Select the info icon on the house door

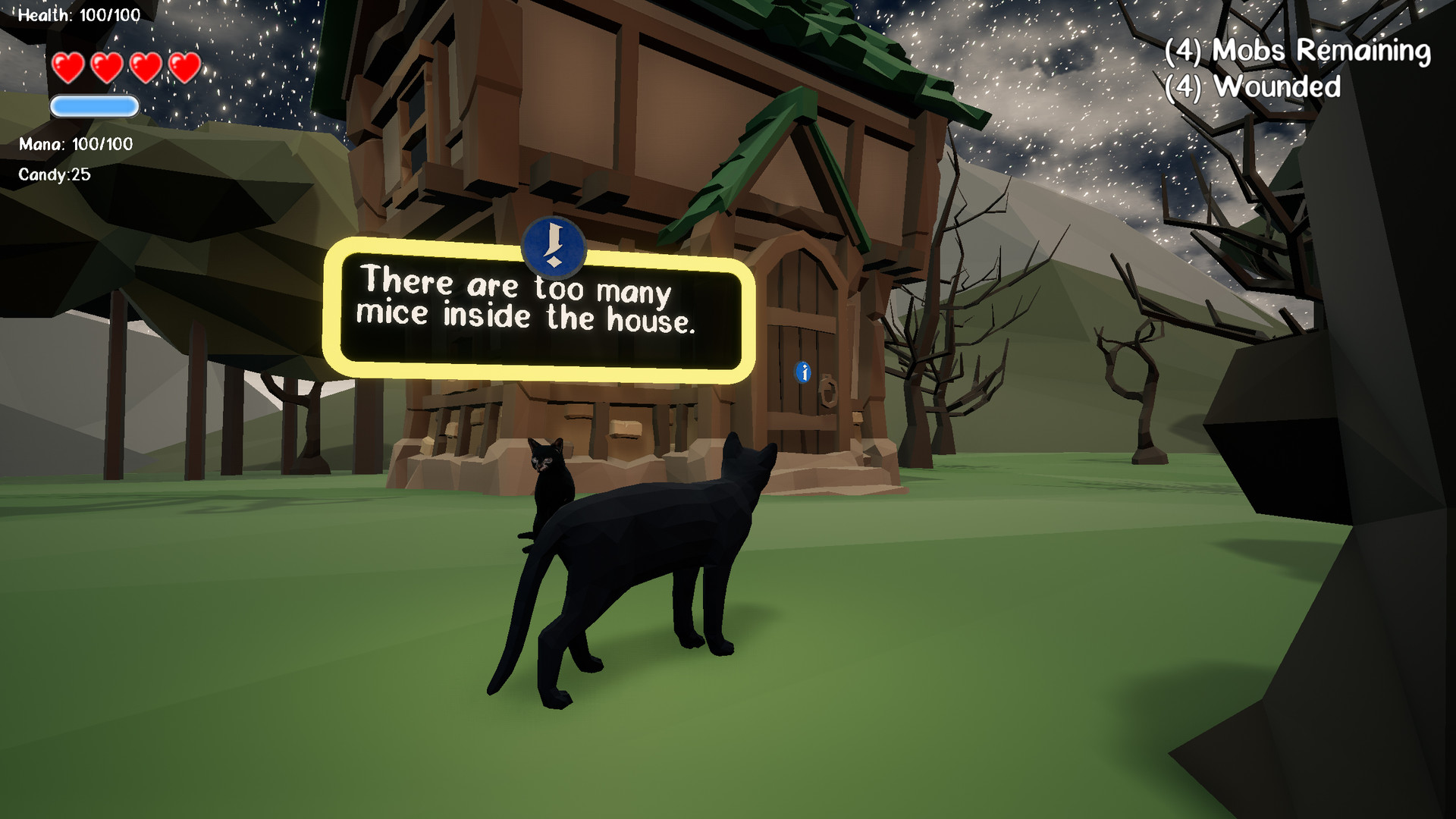(x=802, y=373)
